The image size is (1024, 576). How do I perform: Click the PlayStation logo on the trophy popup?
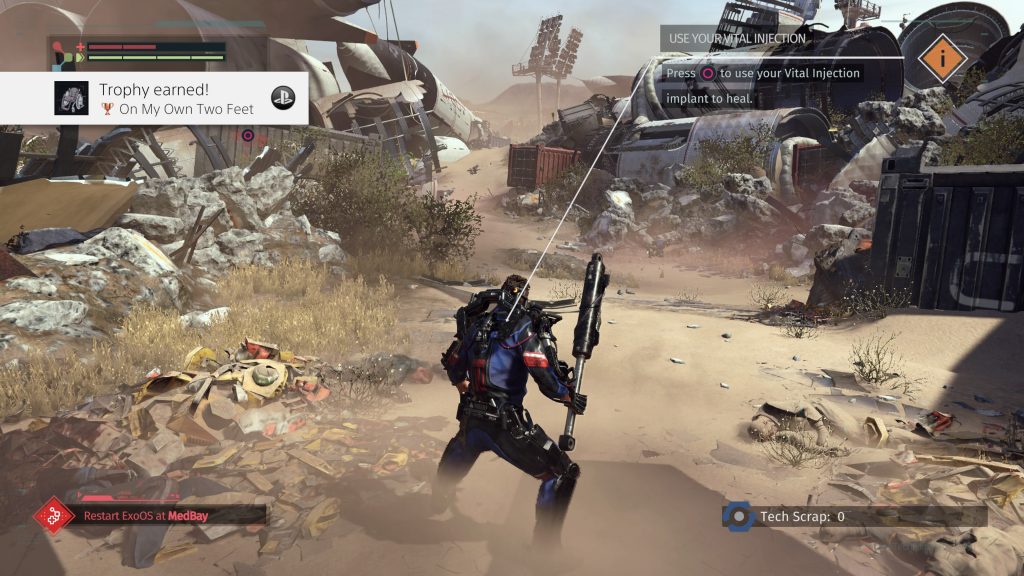point(283,98)
